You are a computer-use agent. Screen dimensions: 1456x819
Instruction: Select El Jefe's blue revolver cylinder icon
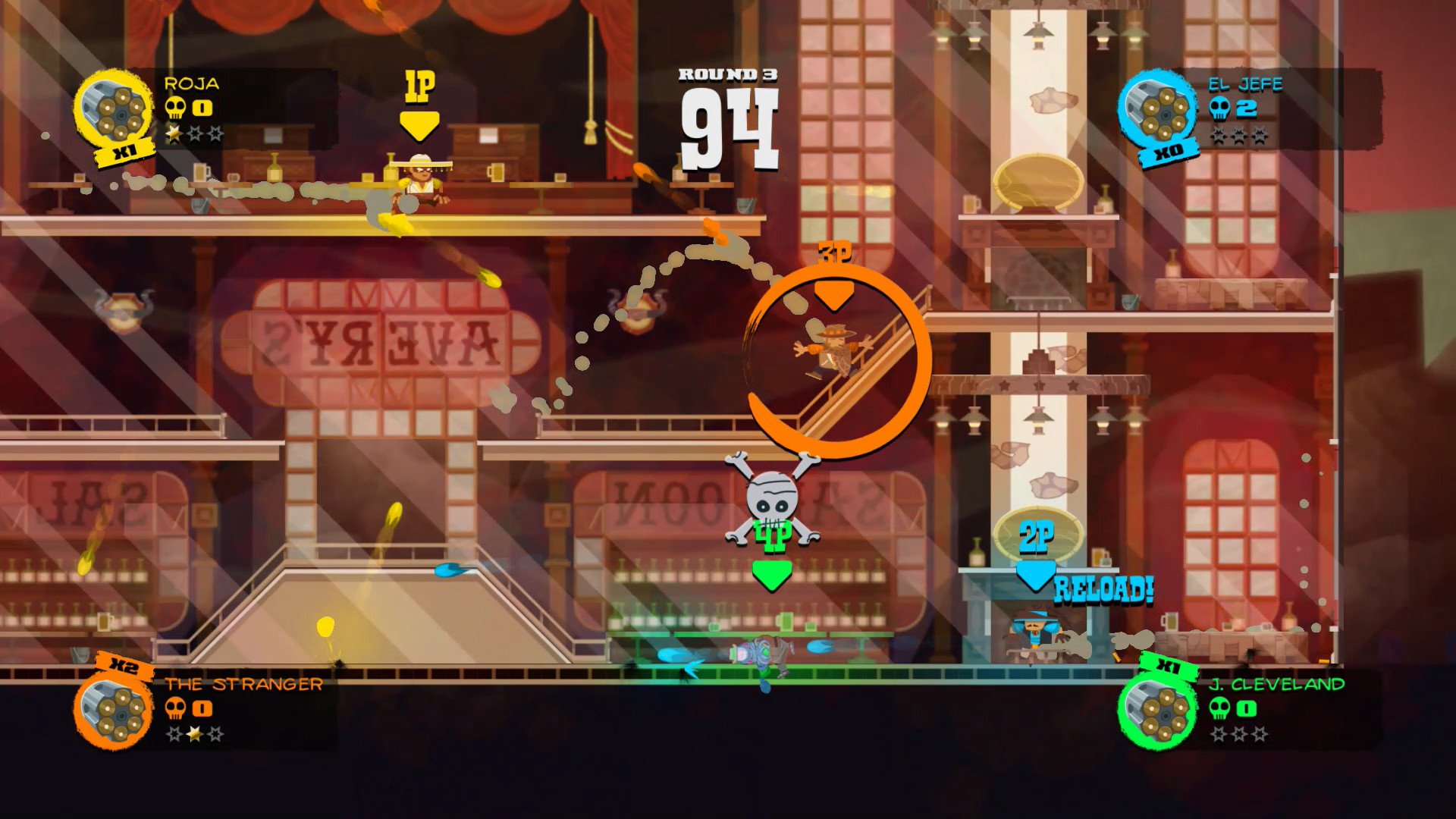(1156, 111)
